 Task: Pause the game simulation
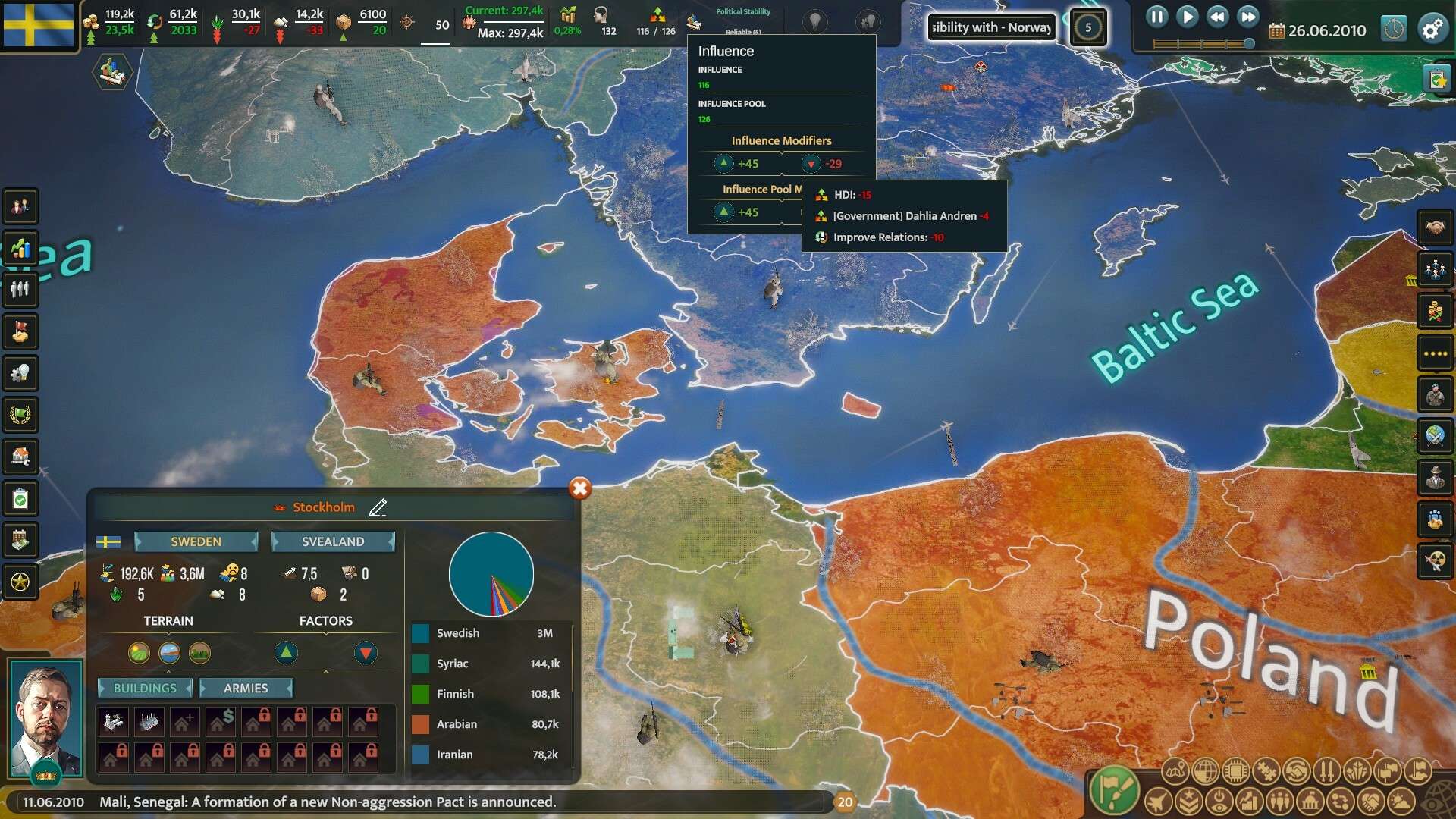click(x=1156, y=17)
